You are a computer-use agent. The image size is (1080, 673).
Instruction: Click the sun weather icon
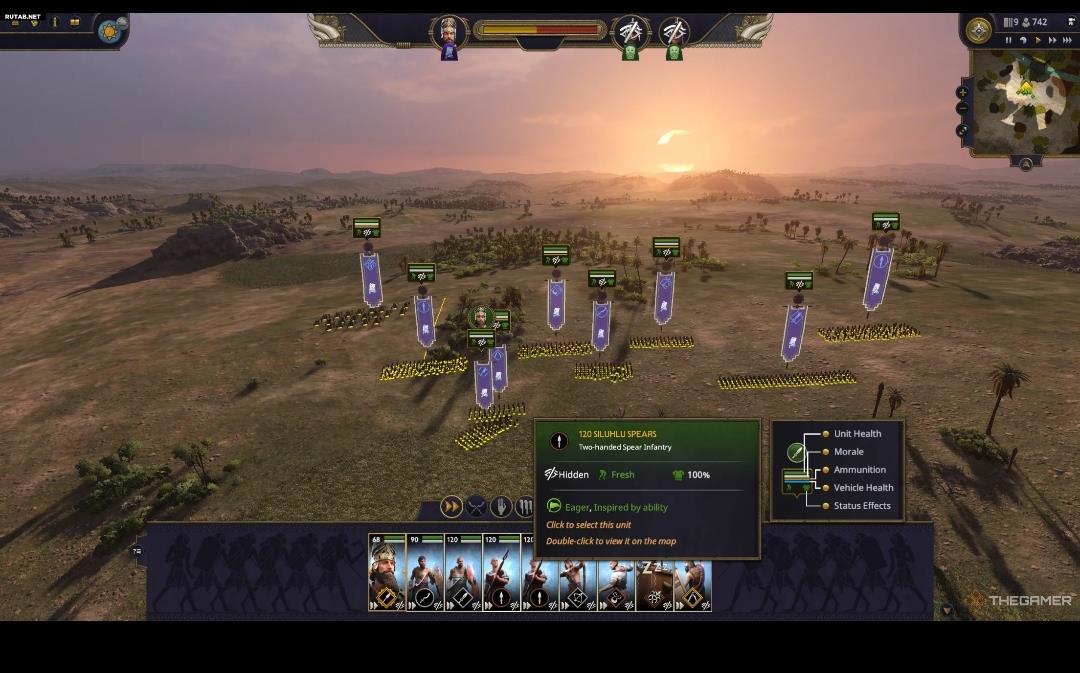(109, 31)
